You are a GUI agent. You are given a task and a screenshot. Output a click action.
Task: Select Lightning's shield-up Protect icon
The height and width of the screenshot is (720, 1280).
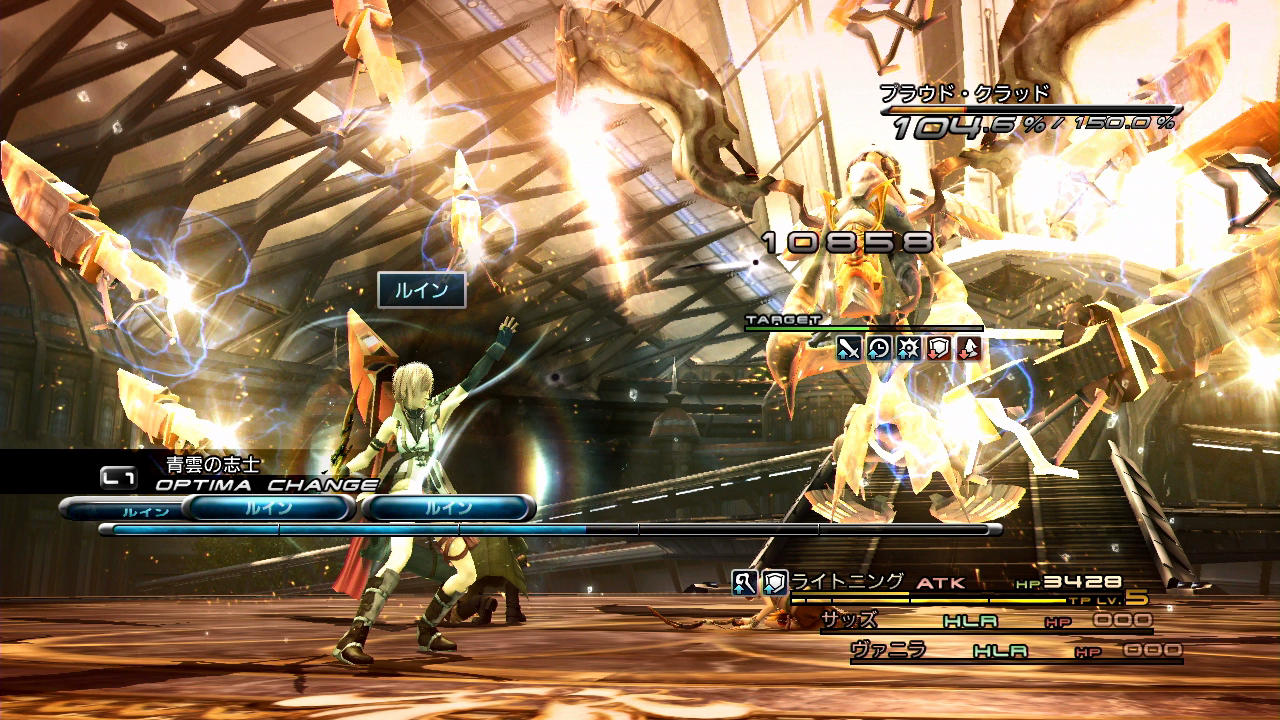(x=775, y=582)
